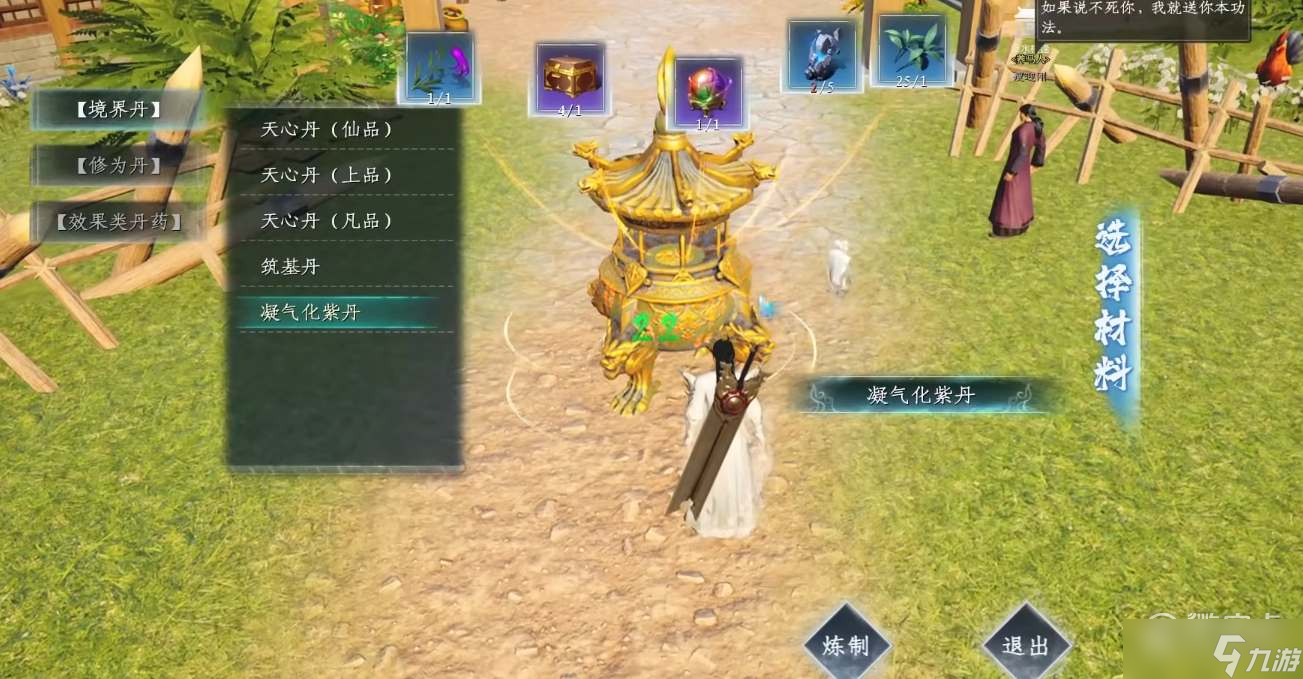The height and width of the screenshot is (679, 1303).
Task: Click the 凝气化紫丹 pill name banner
Action: [x=920, y=396]
